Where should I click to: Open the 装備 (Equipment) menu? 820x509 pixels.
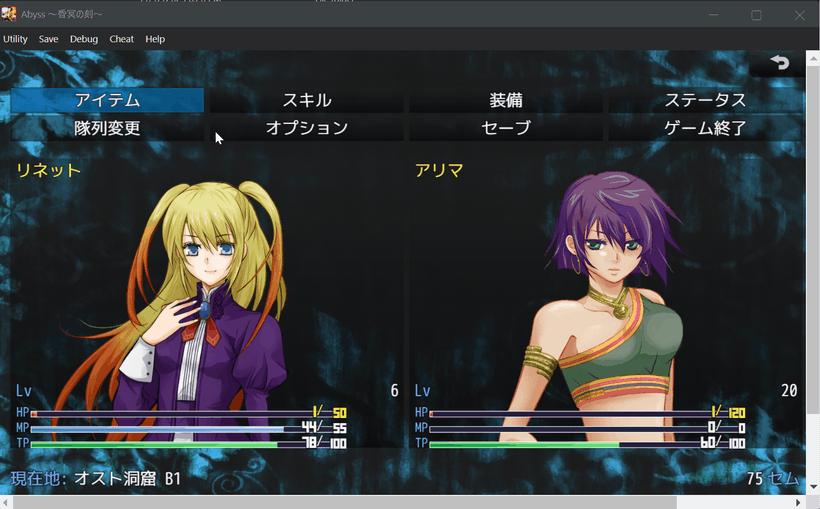click(x=506, y=100)
